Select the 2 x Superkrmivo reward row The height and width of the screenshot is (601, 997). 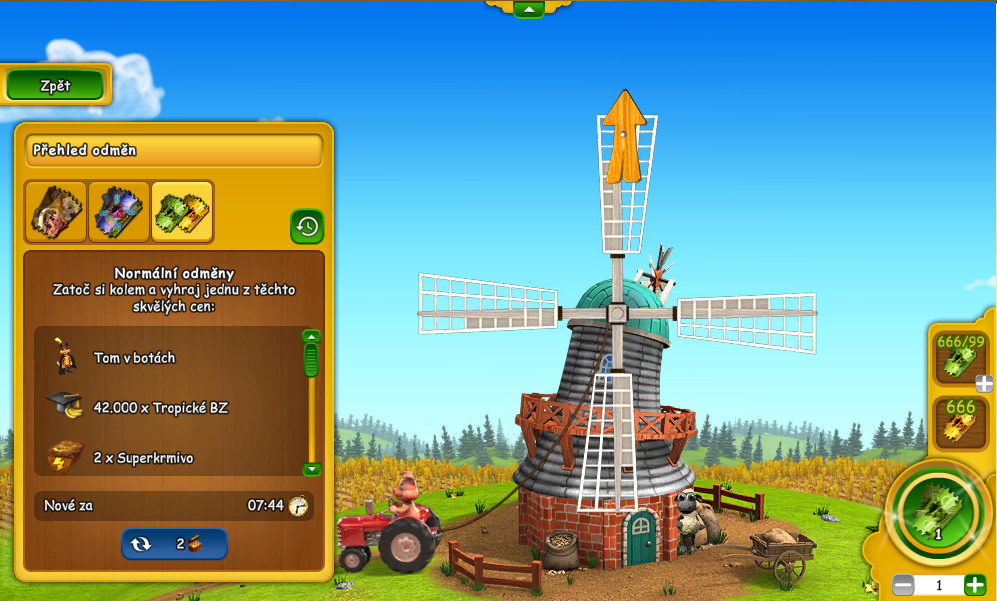[x=170, y=457]
